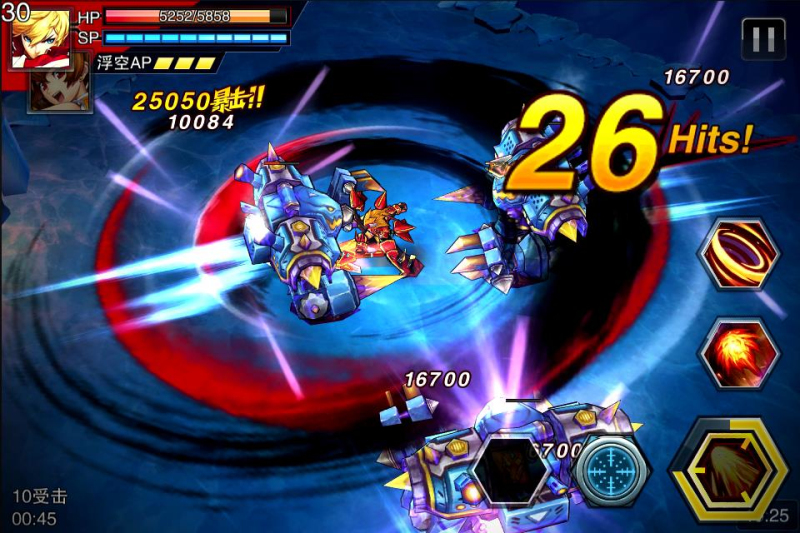Activate the fiery ring whirlwind skill
Screen dimensions: 800x533
739,254
